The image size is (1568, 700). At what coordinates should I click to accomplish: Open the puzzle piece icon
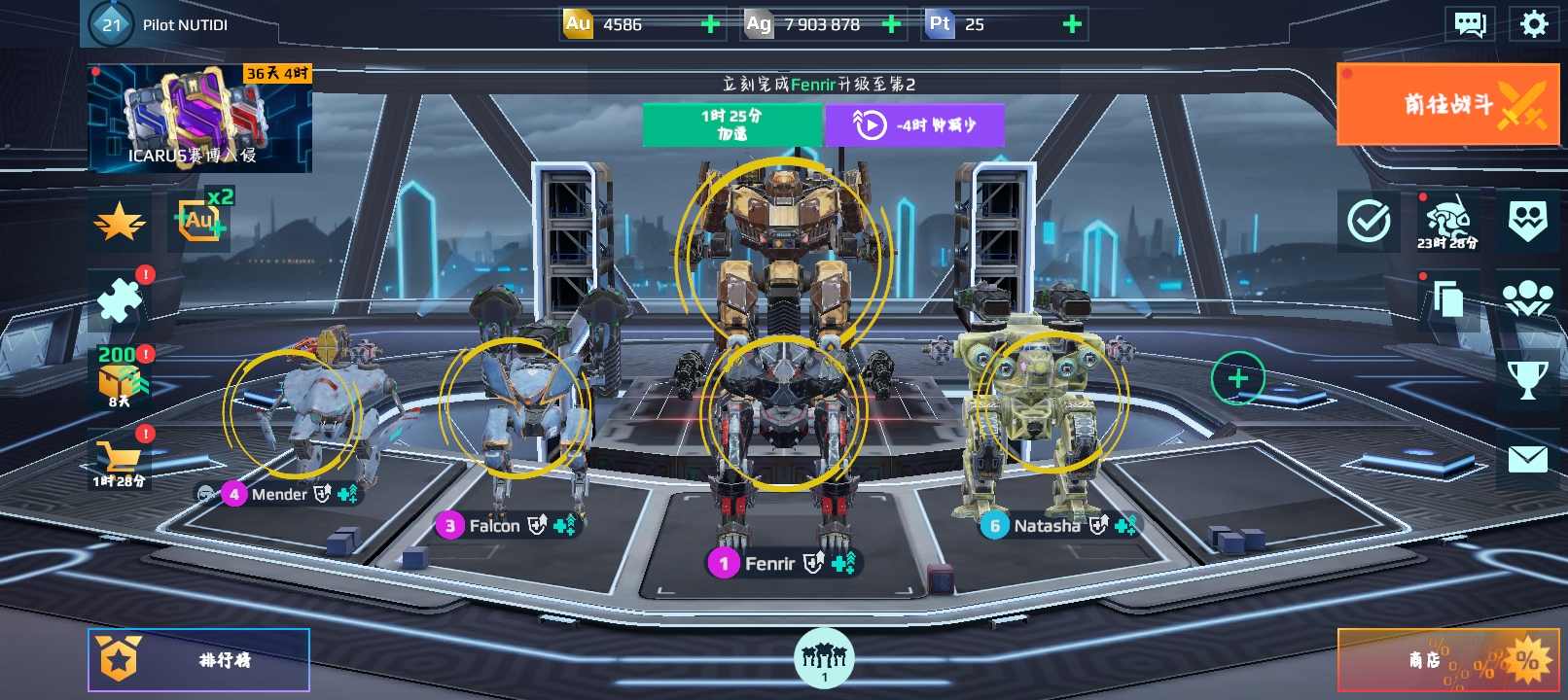point(120,299)
